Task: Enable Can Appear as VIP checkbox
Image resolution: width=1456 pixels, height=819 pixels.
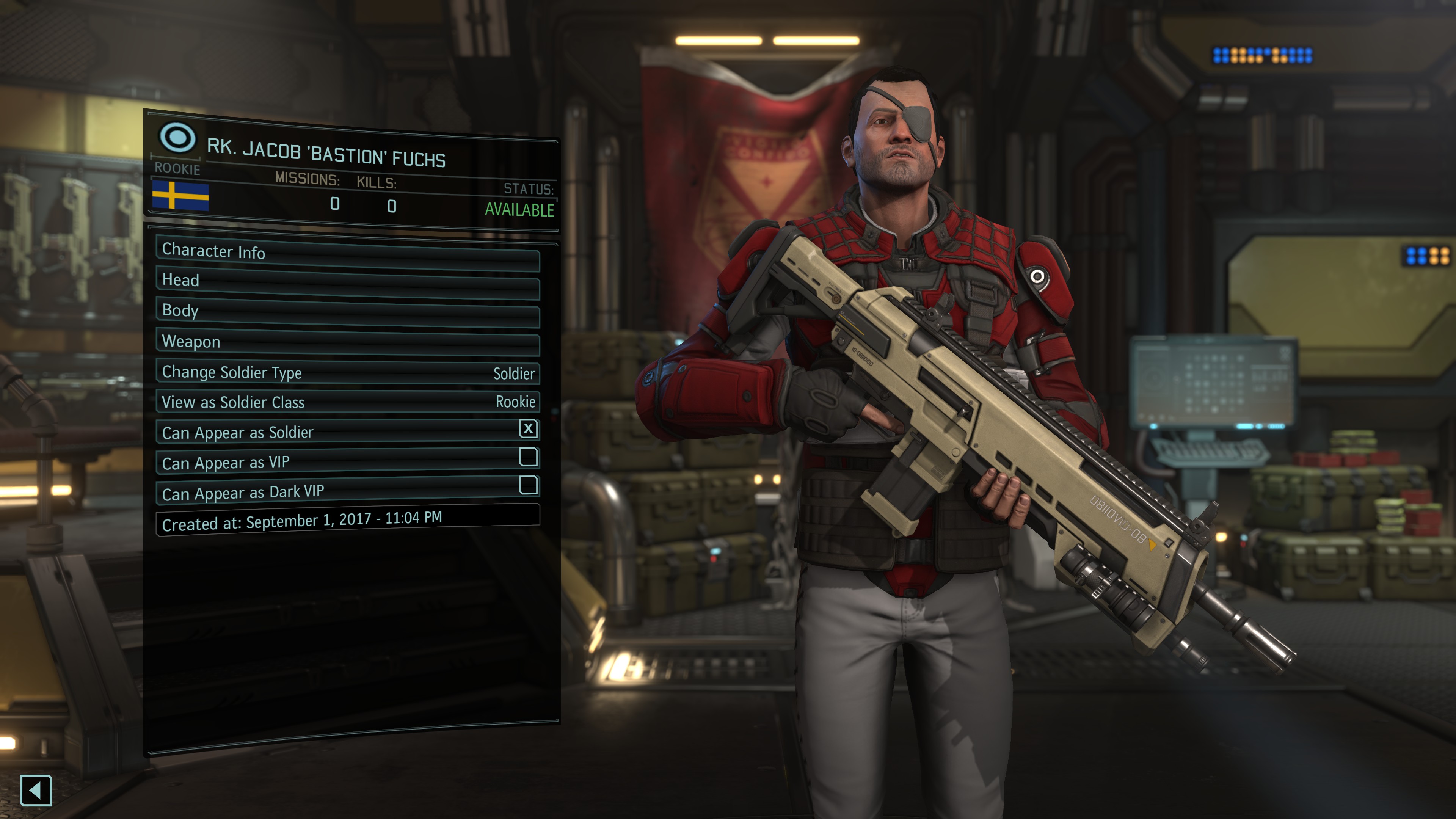Action: (x=528, y=457)
